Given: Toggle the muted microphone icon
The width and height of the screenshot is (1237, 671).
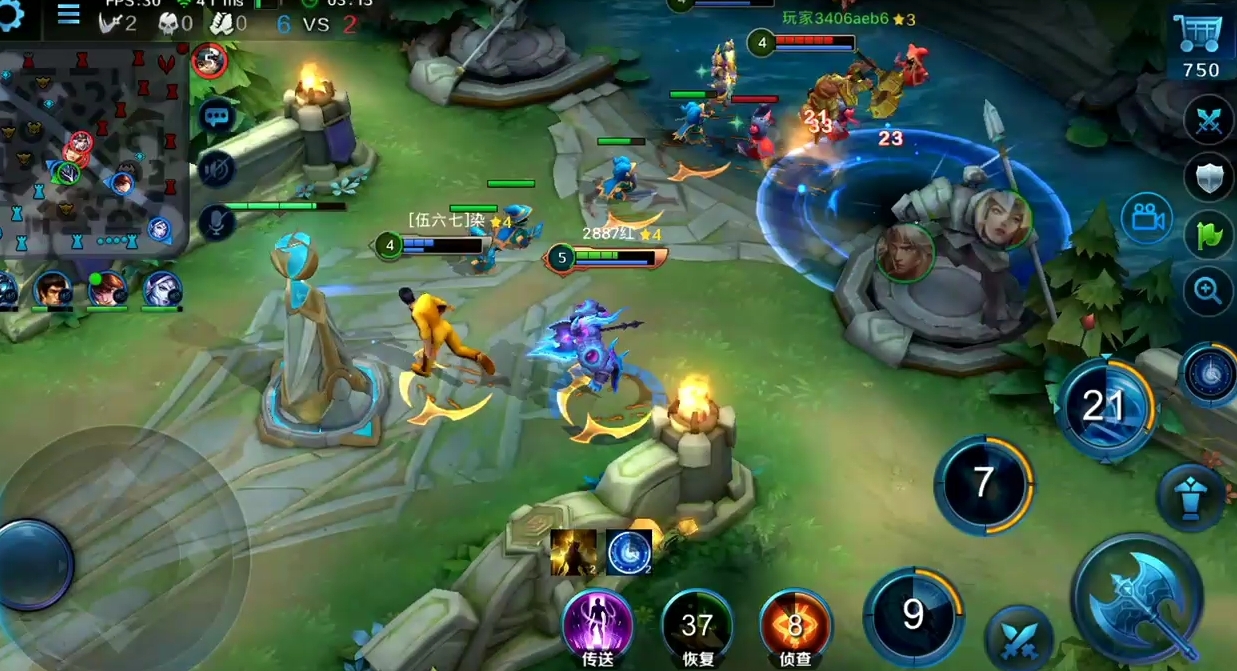Looking at the screenshot, I should tap(216, 220).
